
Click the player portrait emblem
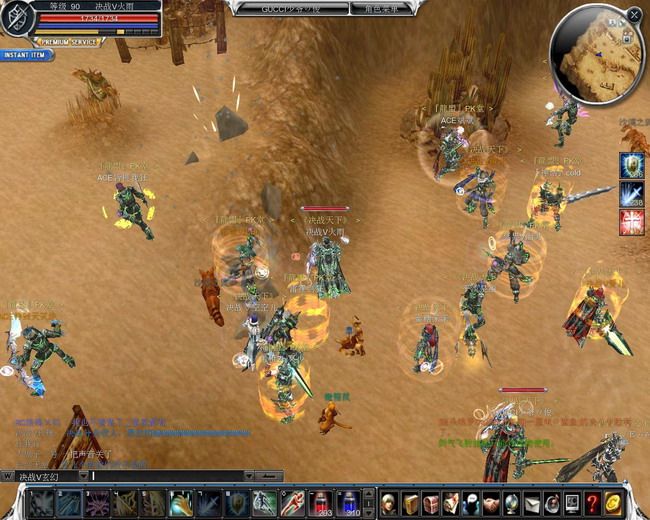tap(17, 20)
